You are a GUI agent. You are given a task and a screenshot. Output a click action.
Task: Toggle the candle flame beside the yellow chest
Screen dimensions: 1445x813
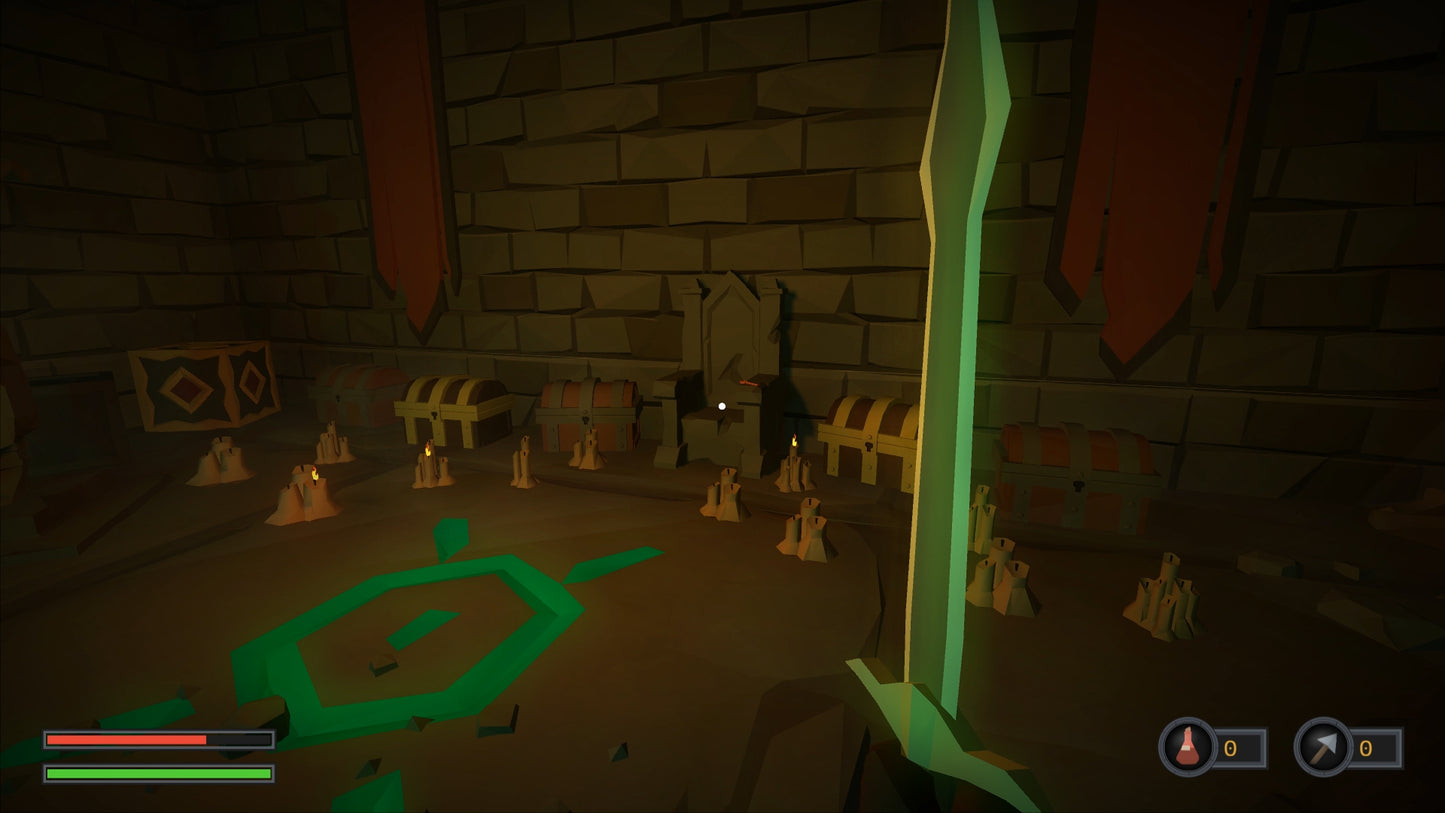pos(430,450)
